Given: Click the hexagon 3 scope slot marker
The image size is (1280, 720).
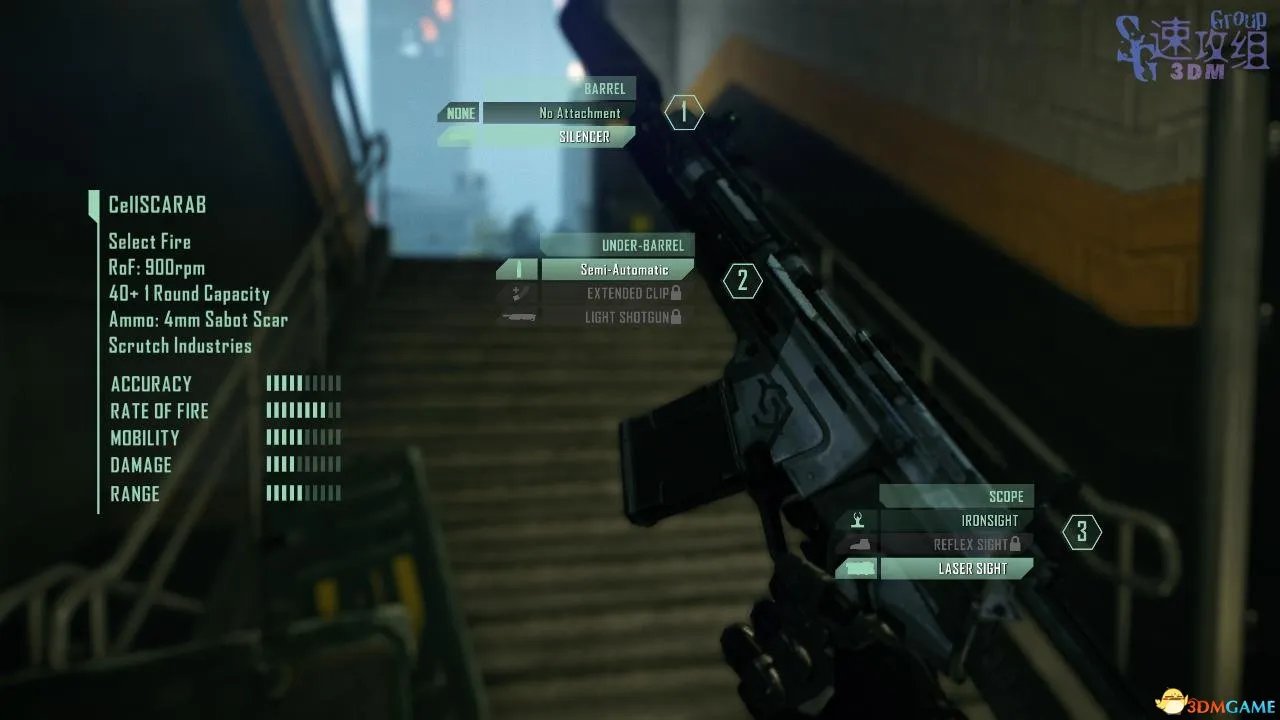Looking at the screenshot, I should pyautogui.click(x=1081, y=533).
